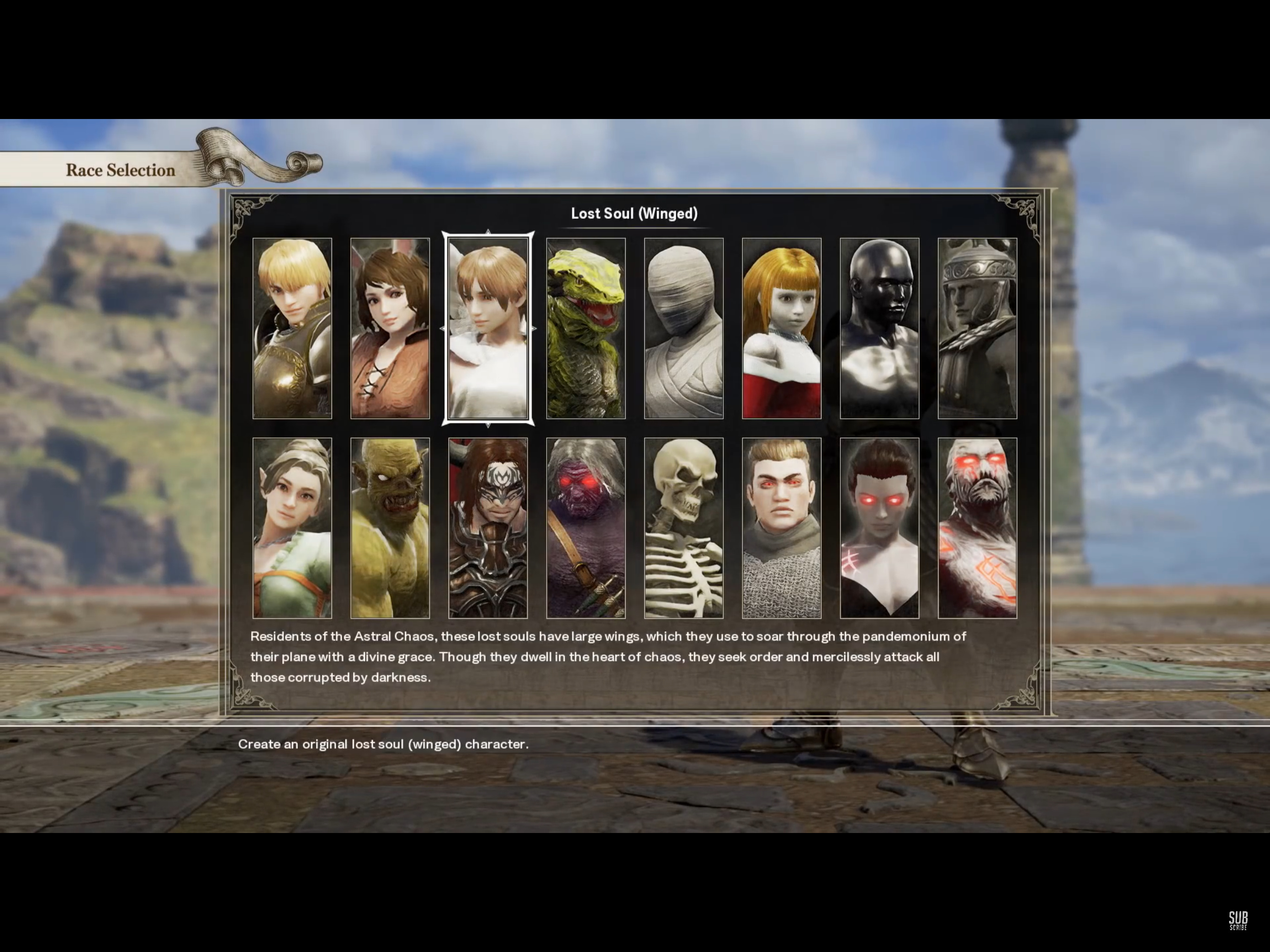
Task: Select the highlighted Lost Soul (Winged) portrait
Action: [x=488, y=328]
